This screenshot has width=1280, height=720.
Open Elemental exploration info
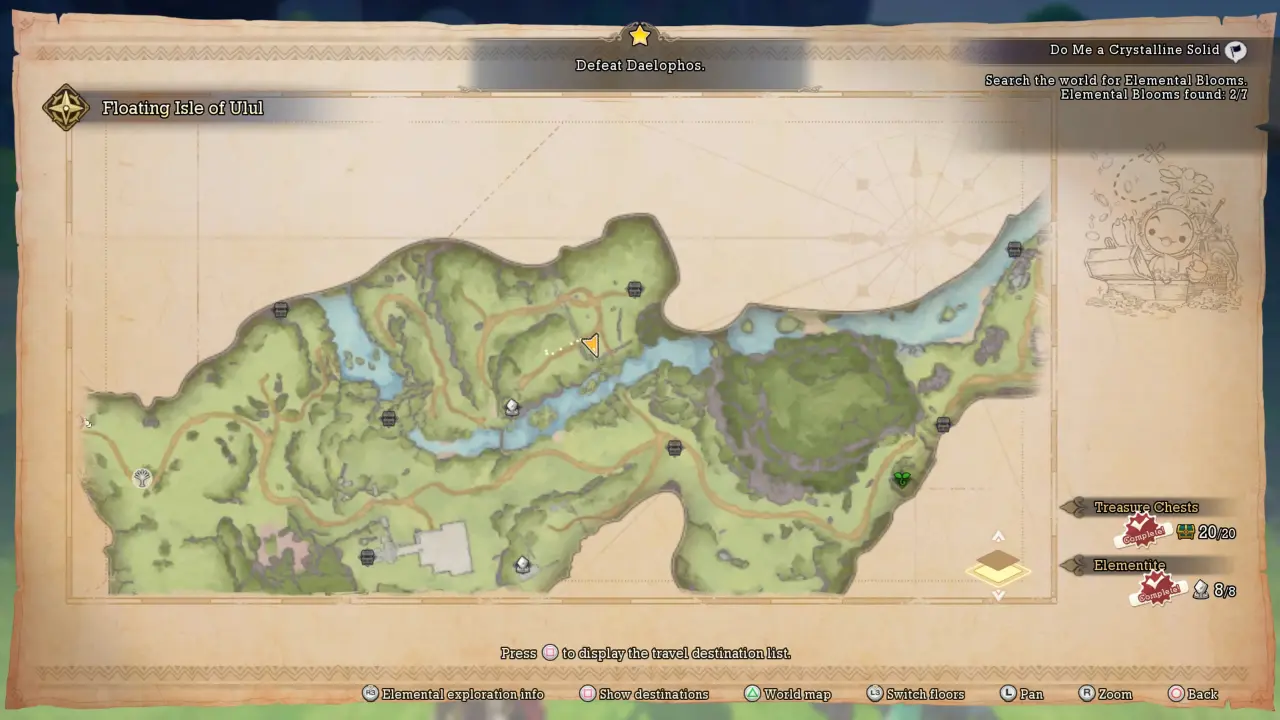(x=453, y=694)
